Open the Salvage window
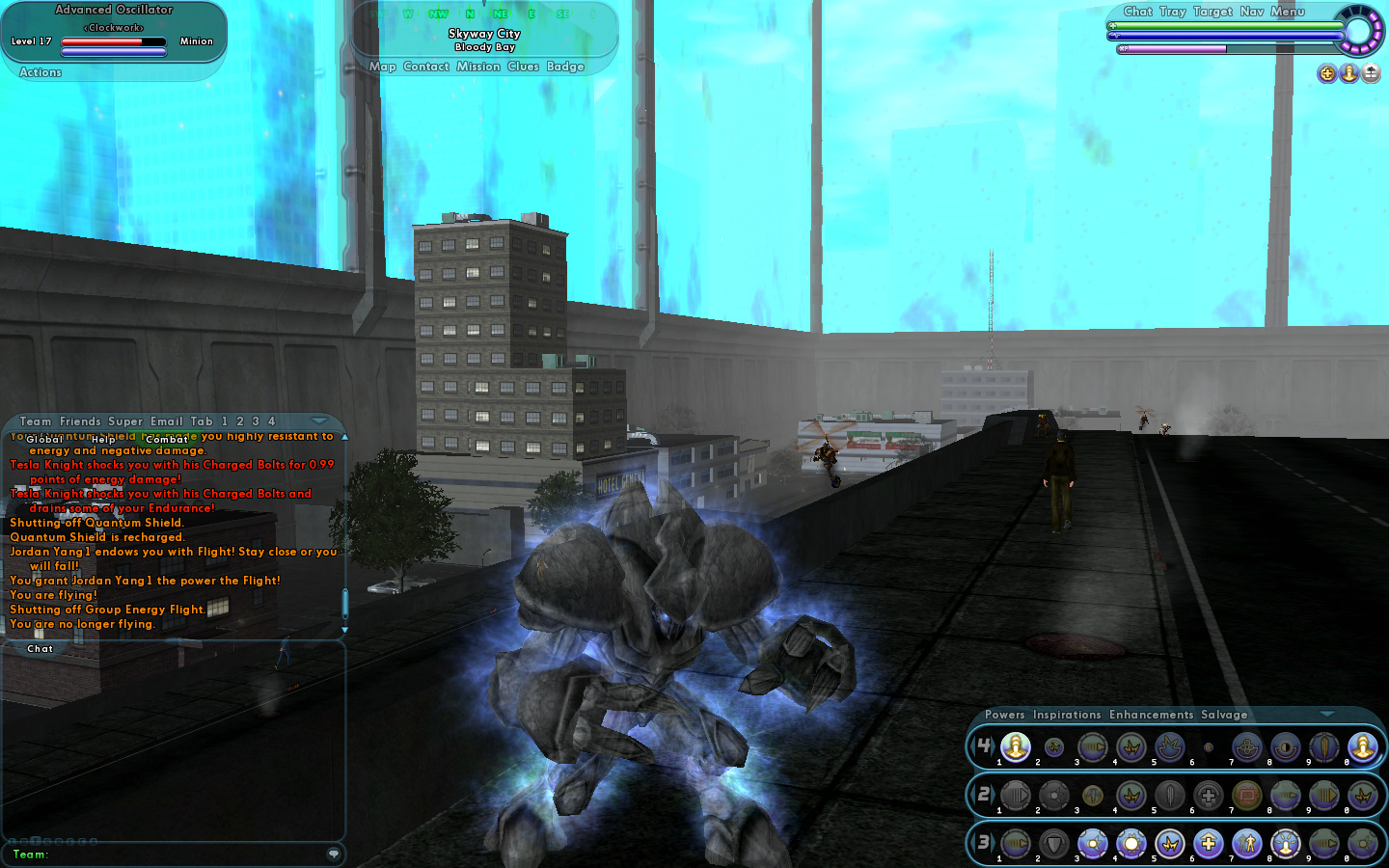The height and width of the screenshot is (868, 1389). point(1224,715)
